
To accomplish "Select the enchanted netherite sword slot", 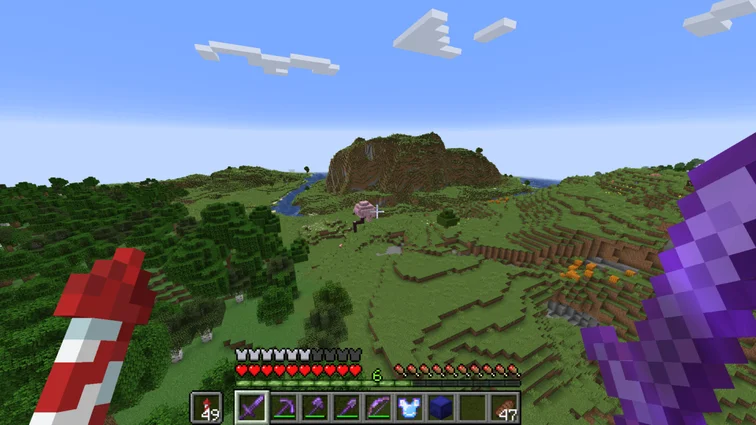I will 252,407.
